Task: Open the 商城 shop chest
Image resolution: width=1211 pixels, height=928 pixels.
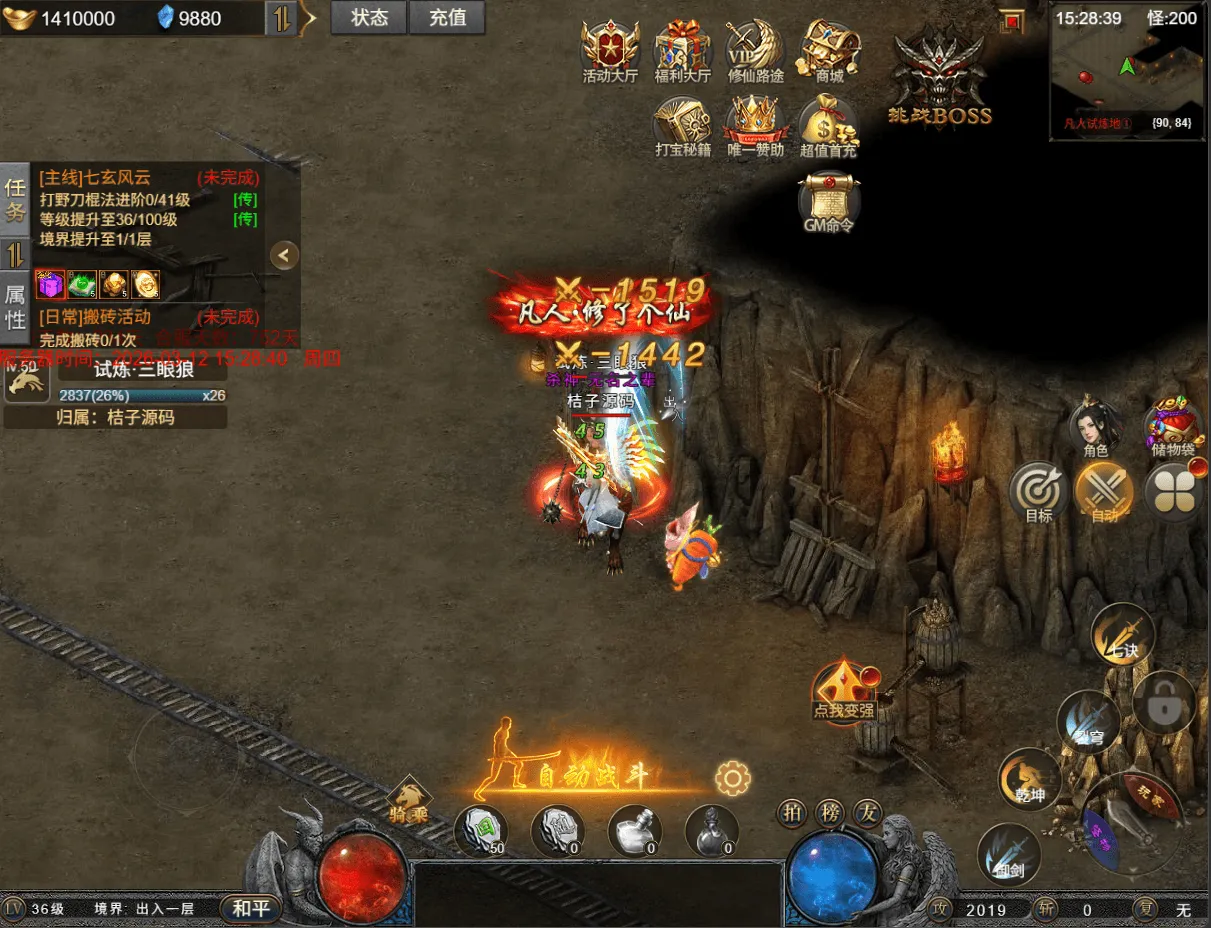Action: coord(829,50)
